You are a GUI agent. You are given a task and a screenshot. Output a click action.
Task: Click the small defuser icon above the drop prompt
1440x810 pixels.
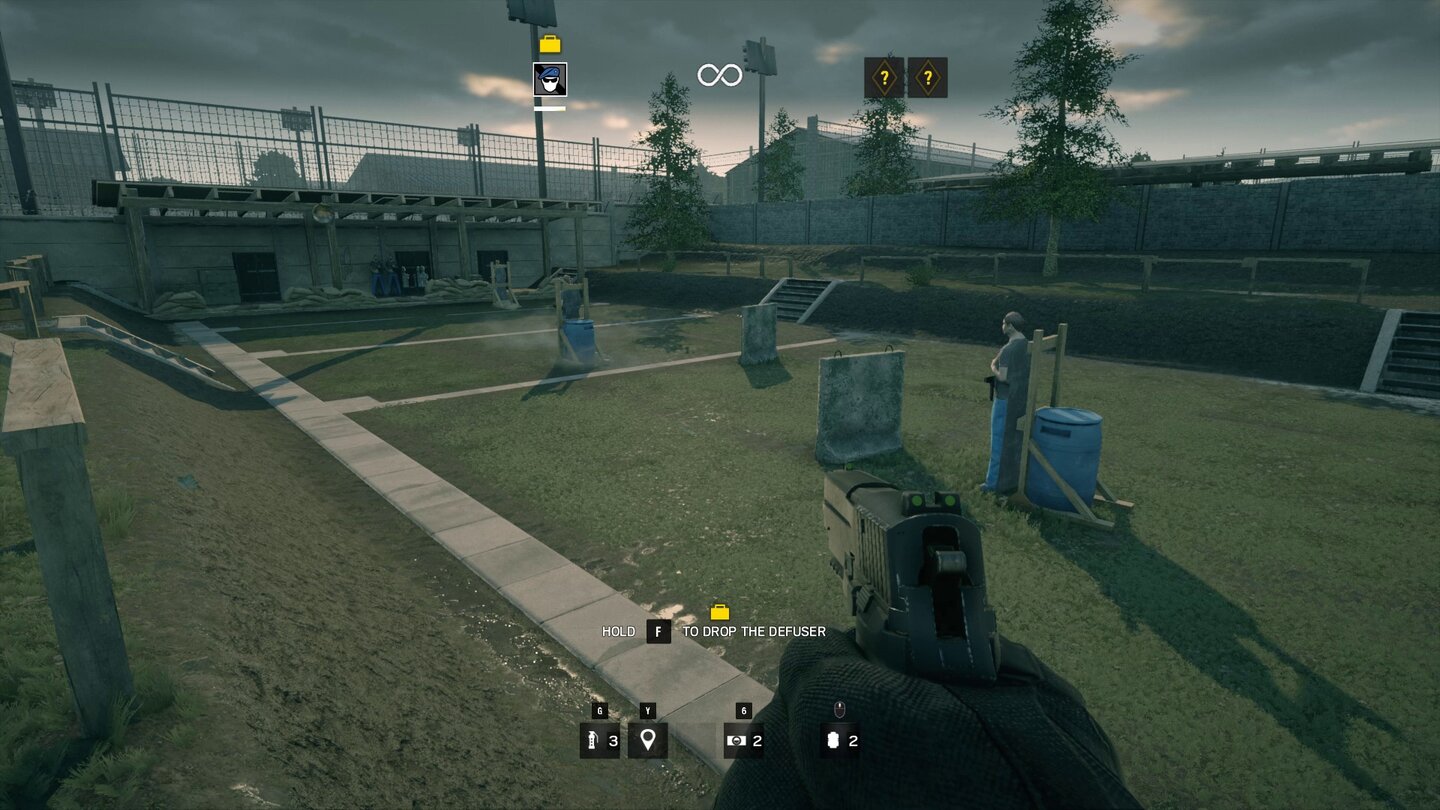tap(722, 610)
